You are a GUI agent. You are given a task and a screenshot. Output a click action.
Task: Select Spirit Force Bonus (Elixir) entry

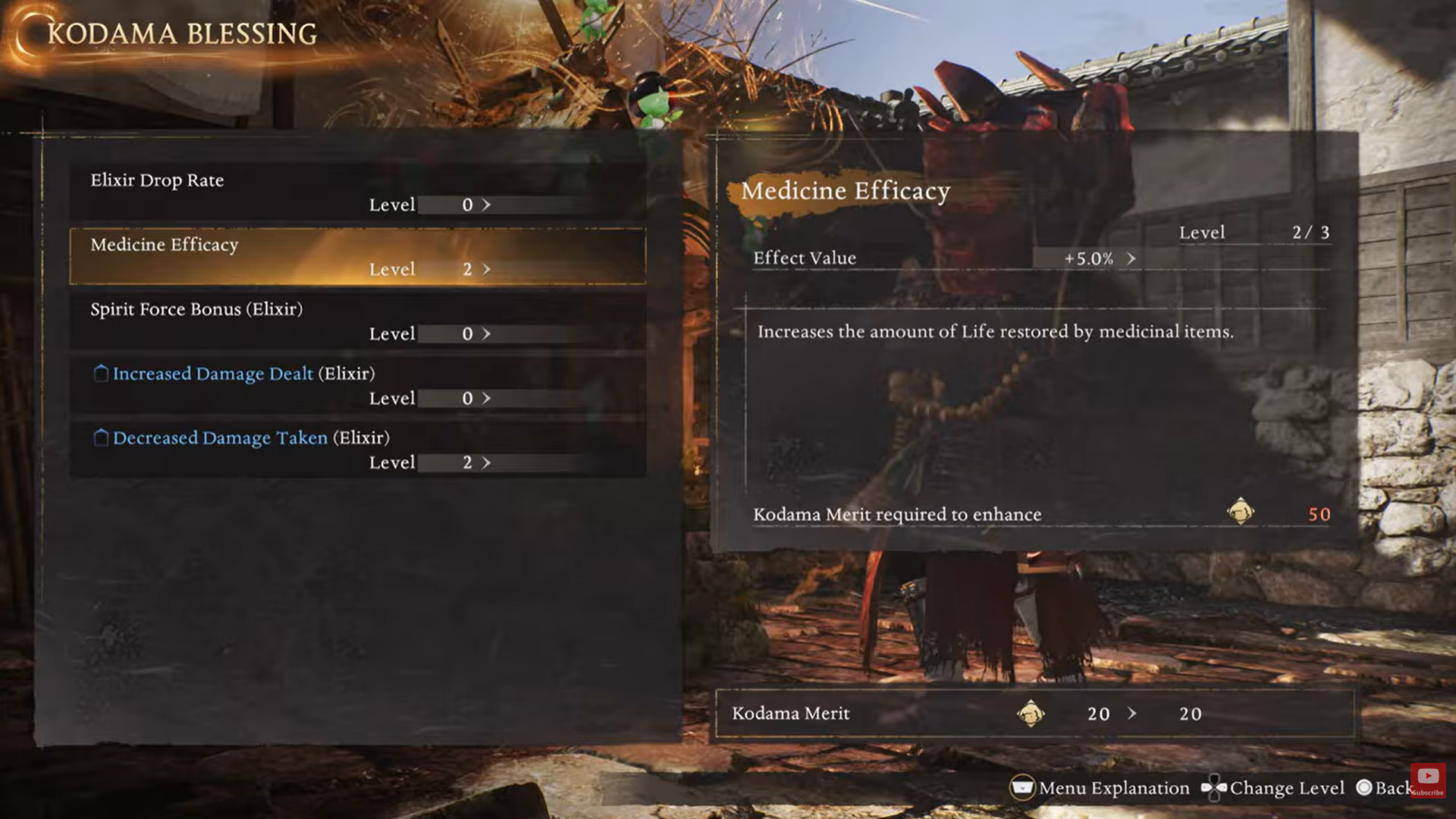[357, 321]
